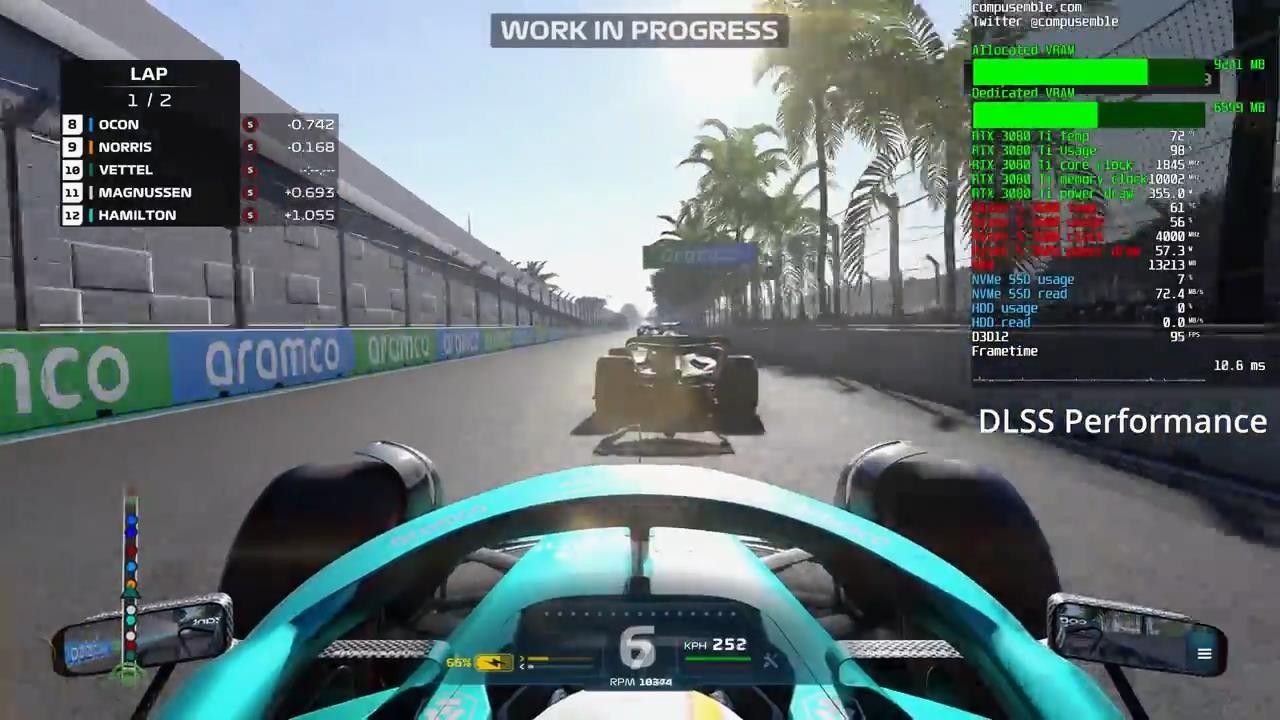Open the hamburger menu icon at bottom right

pos(1204,654)
